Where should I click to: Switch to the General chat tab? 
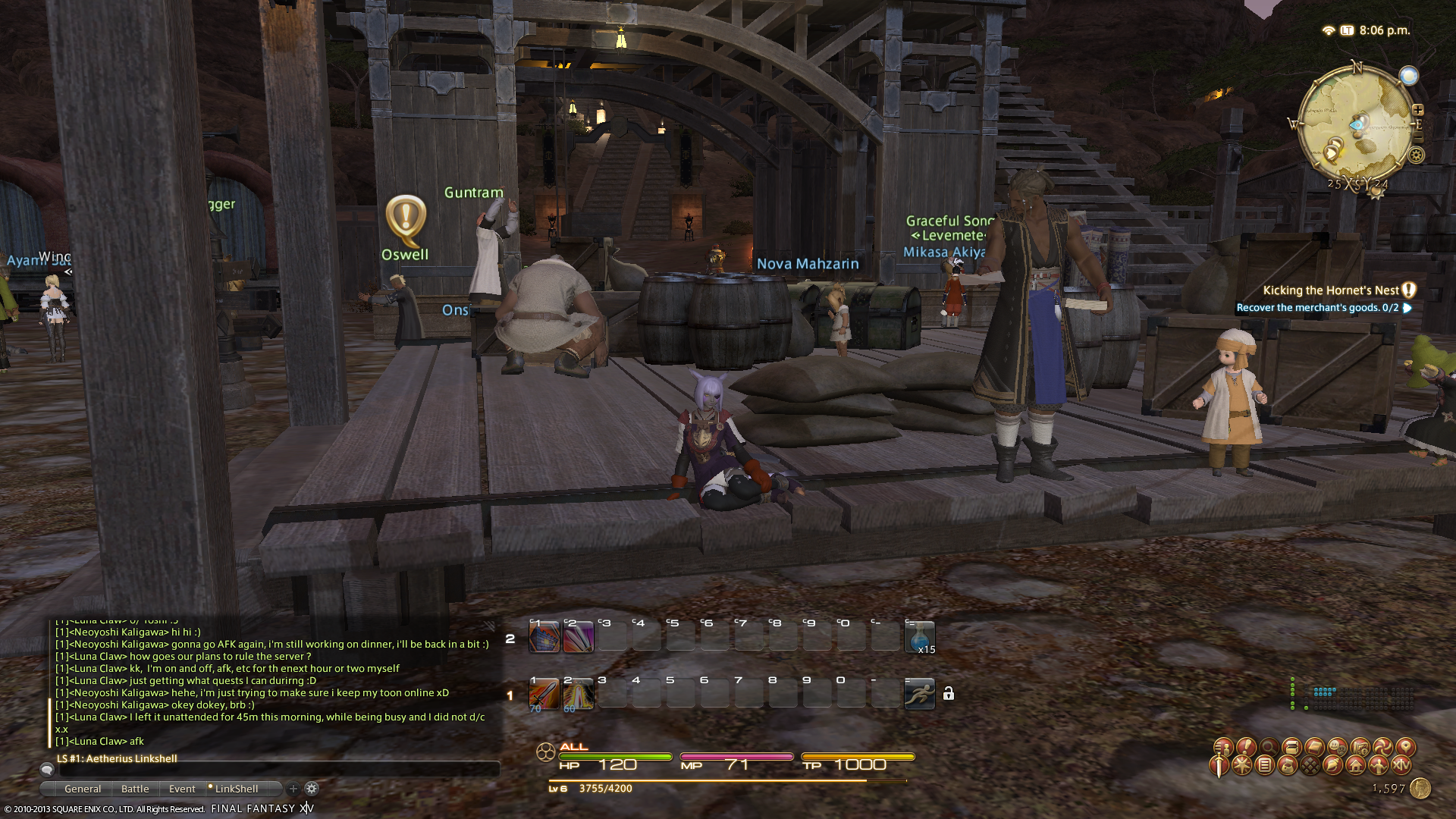pos(83,789)
